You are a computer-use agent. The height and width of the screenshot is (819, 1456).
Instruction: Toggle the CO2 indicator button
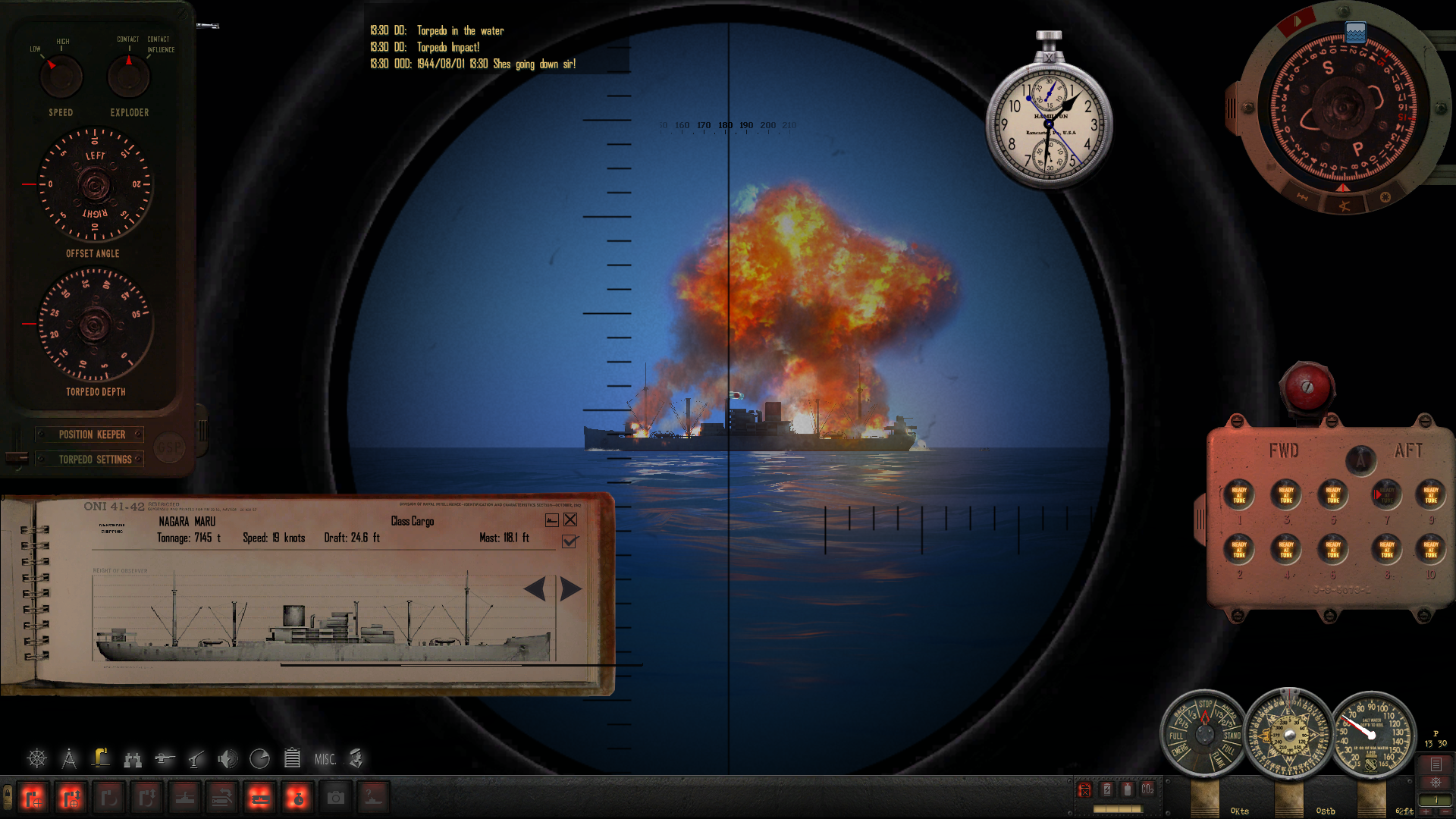1147,789
